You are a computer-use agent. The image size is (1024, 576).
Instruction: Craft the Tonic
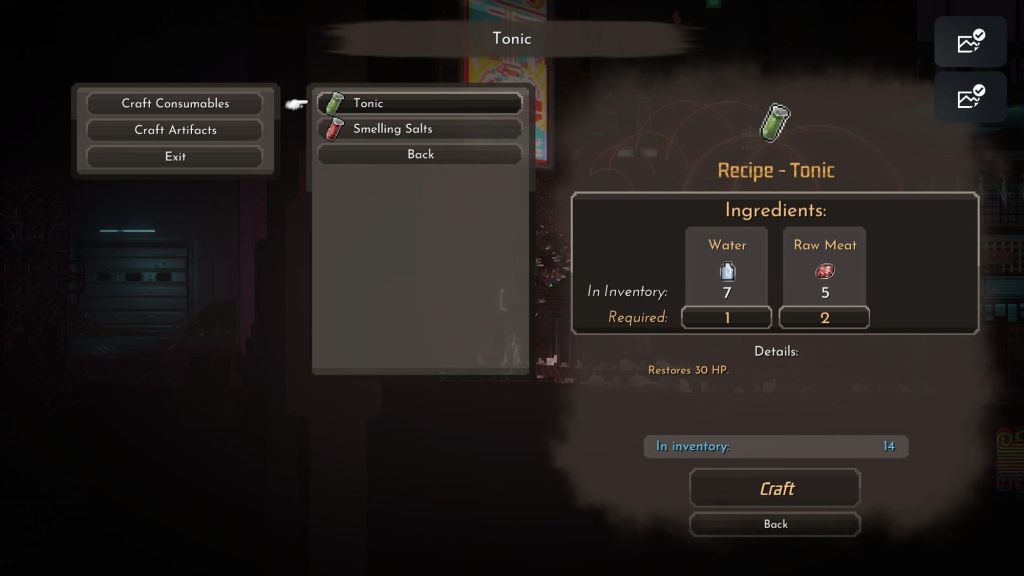[x=775, y=488]
